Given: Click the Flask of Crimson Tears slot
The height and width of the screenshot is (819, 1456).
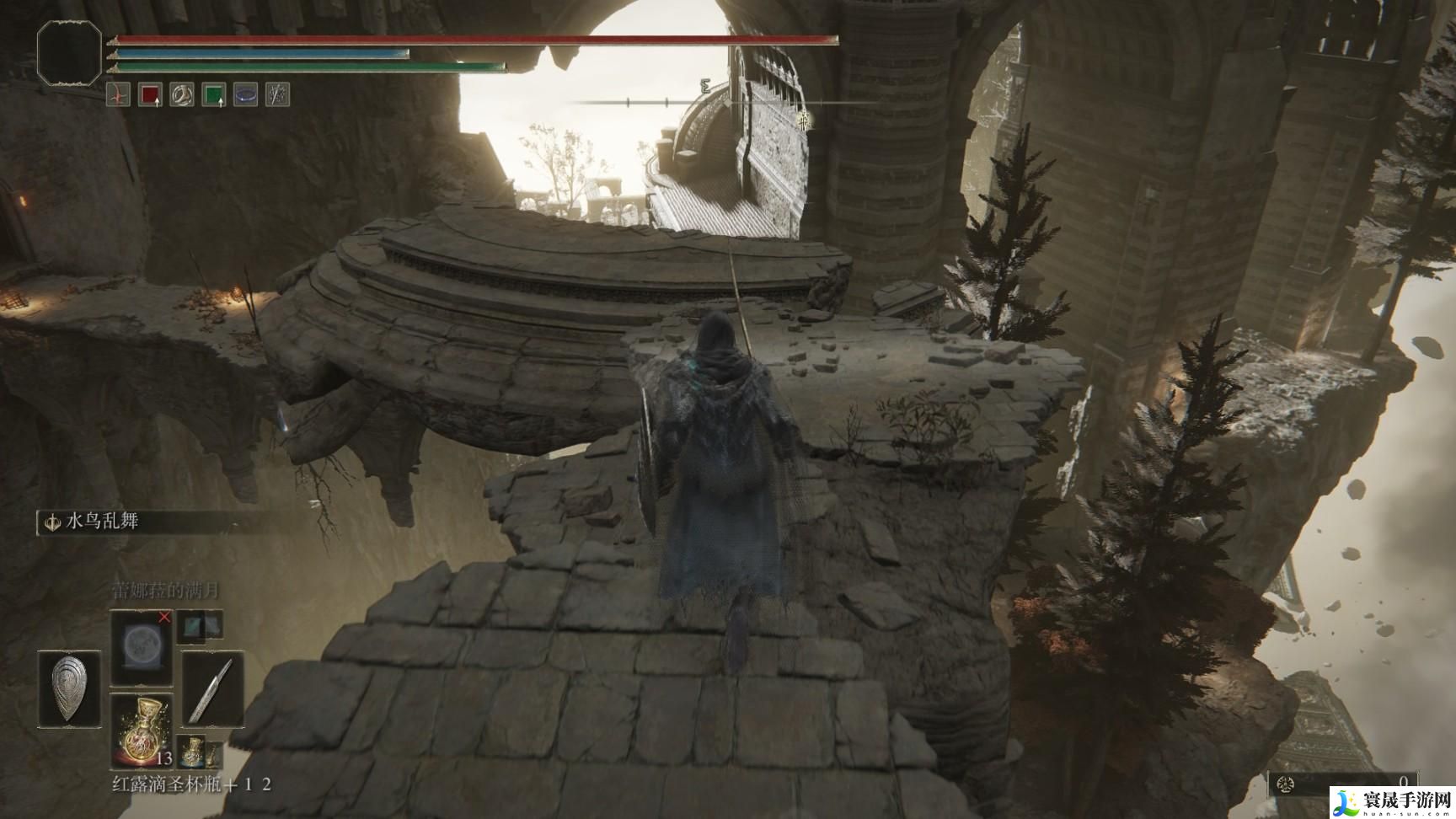Looking at the screenshot, I should pos(141,730).
